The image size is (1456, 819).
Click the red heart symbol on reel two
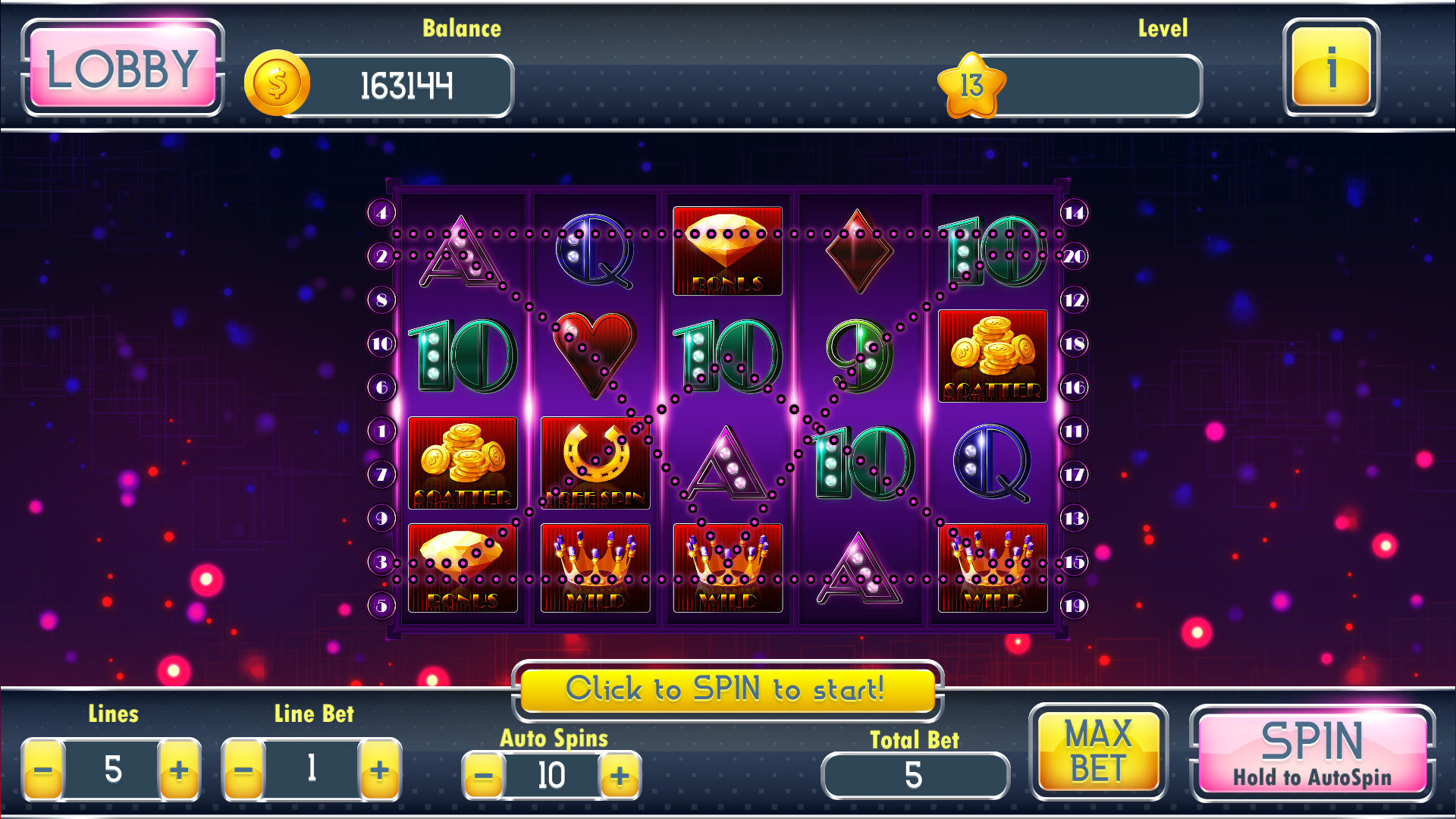pos(595,356)
